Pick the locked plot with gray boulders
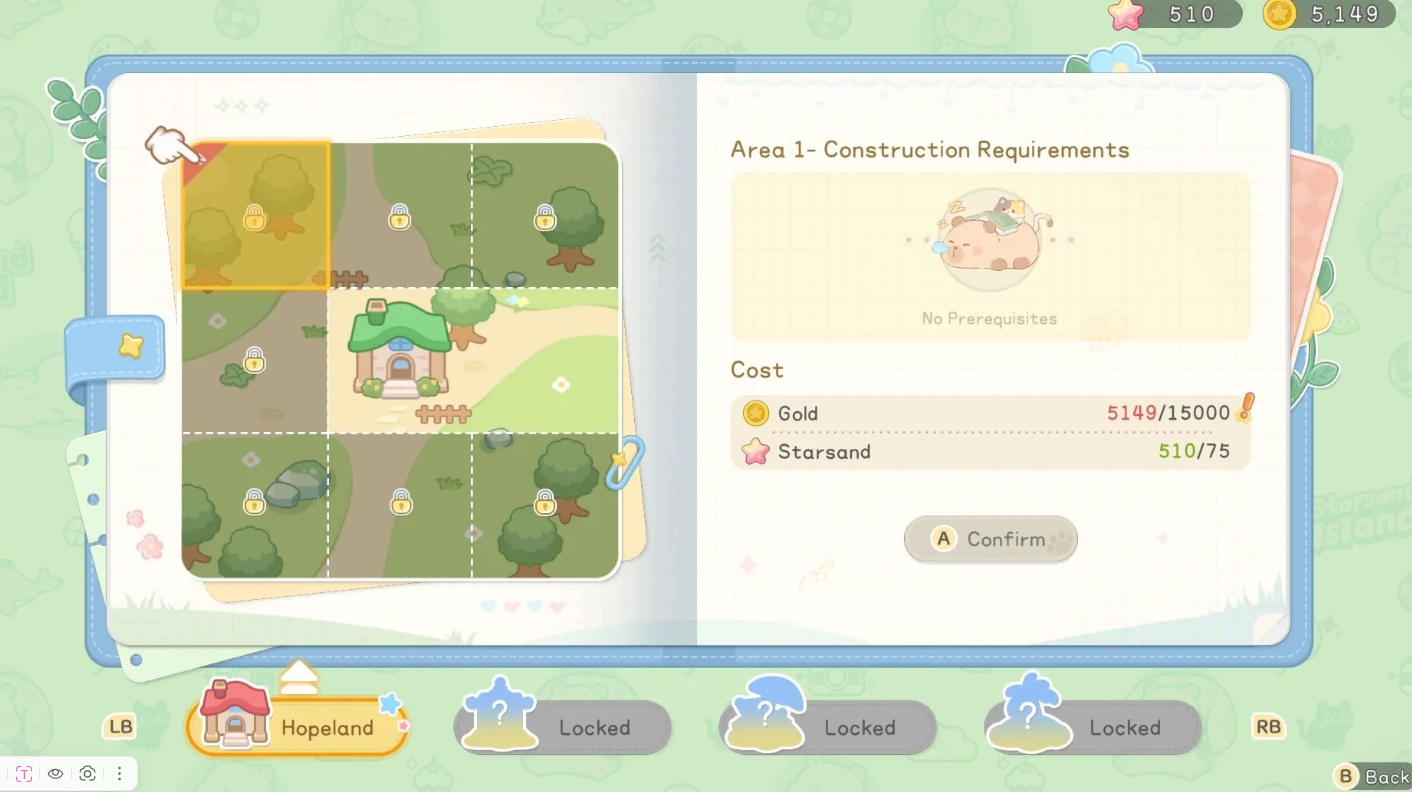The image size is (1412, 792). 256,503
